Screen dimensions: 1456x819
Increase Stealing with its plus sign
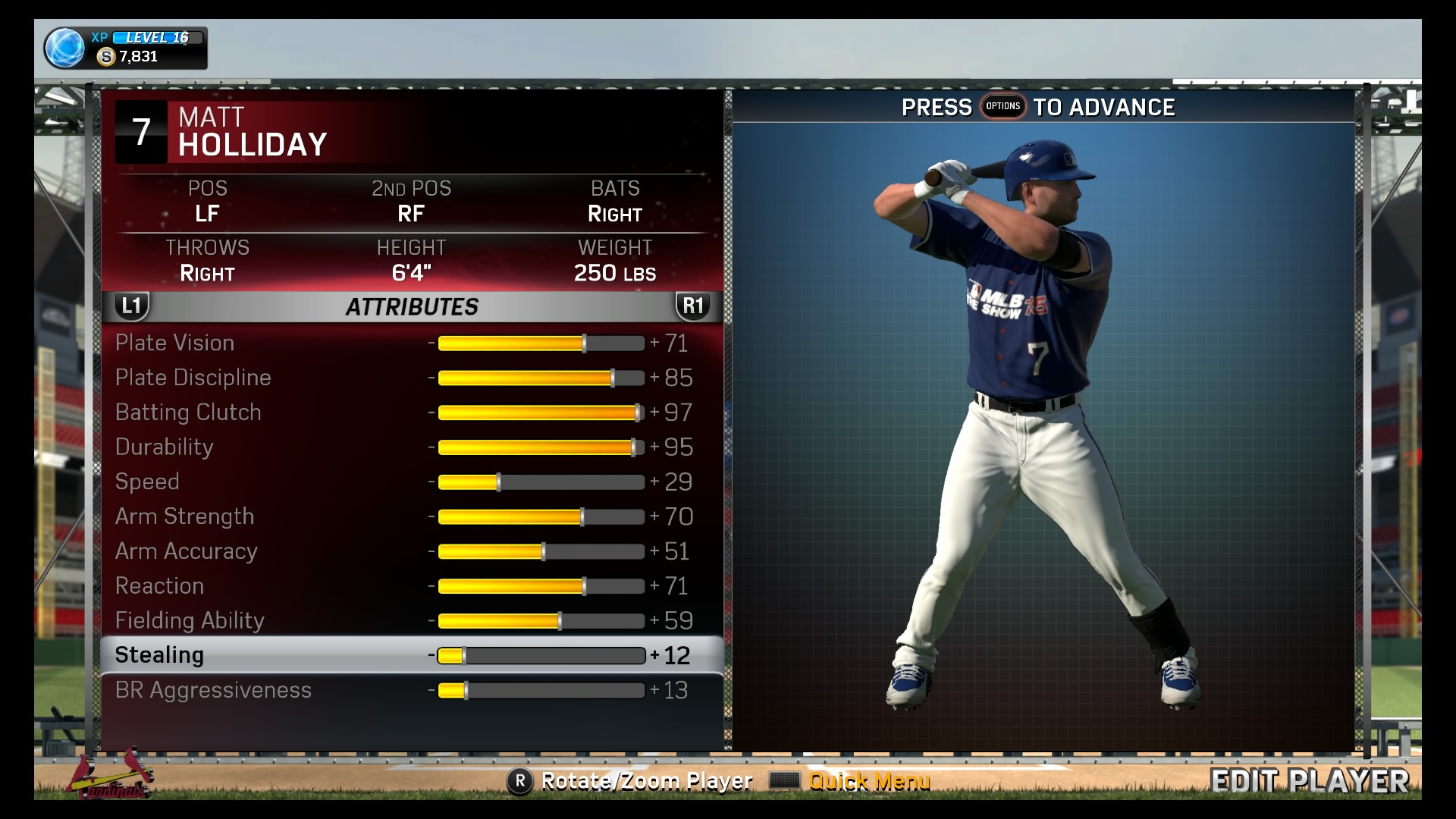tap(654, 656)
